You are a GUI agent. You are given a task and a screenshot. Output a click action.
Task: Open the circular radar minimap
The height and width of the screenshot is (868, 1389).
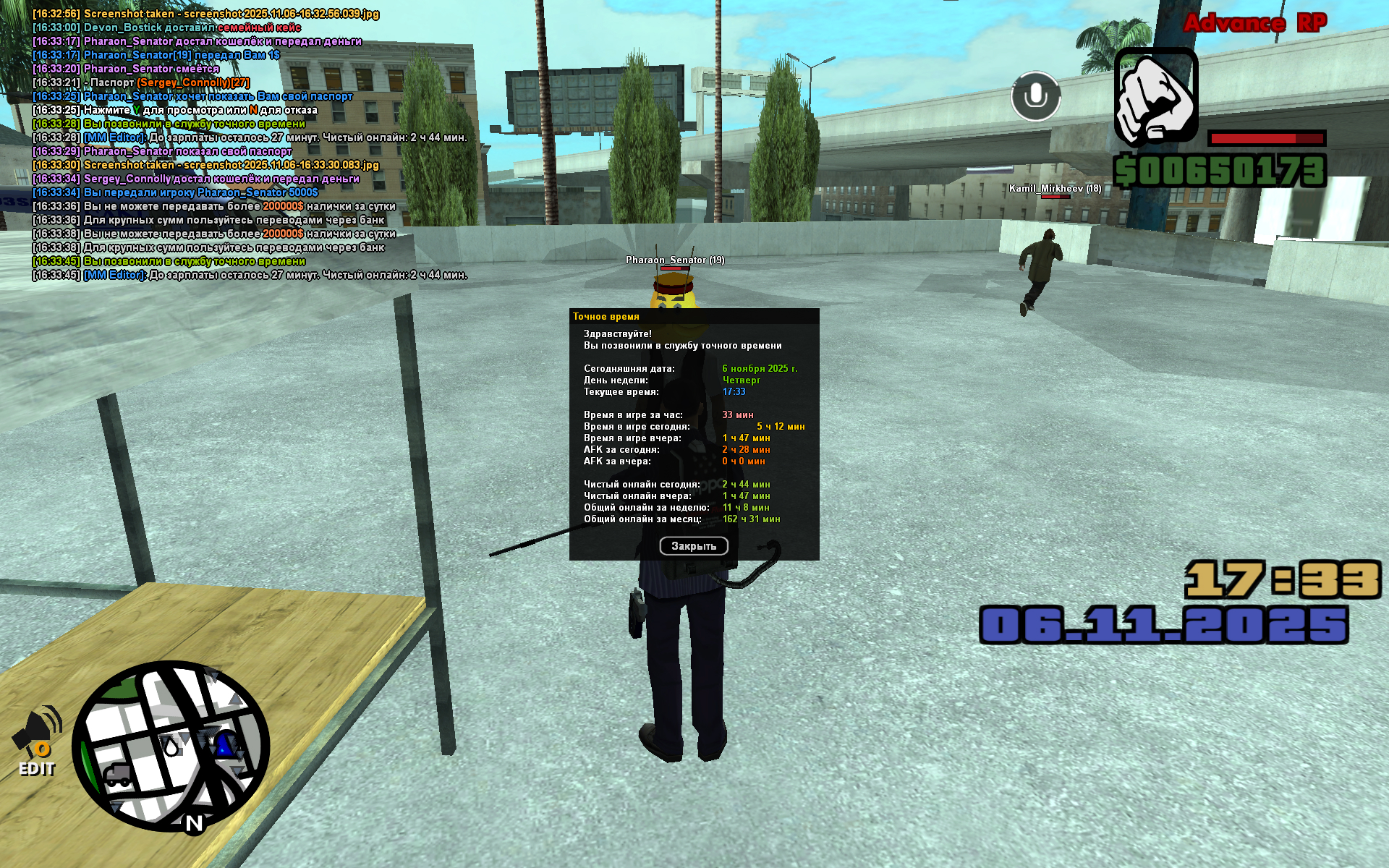click(x=171, y=746)
